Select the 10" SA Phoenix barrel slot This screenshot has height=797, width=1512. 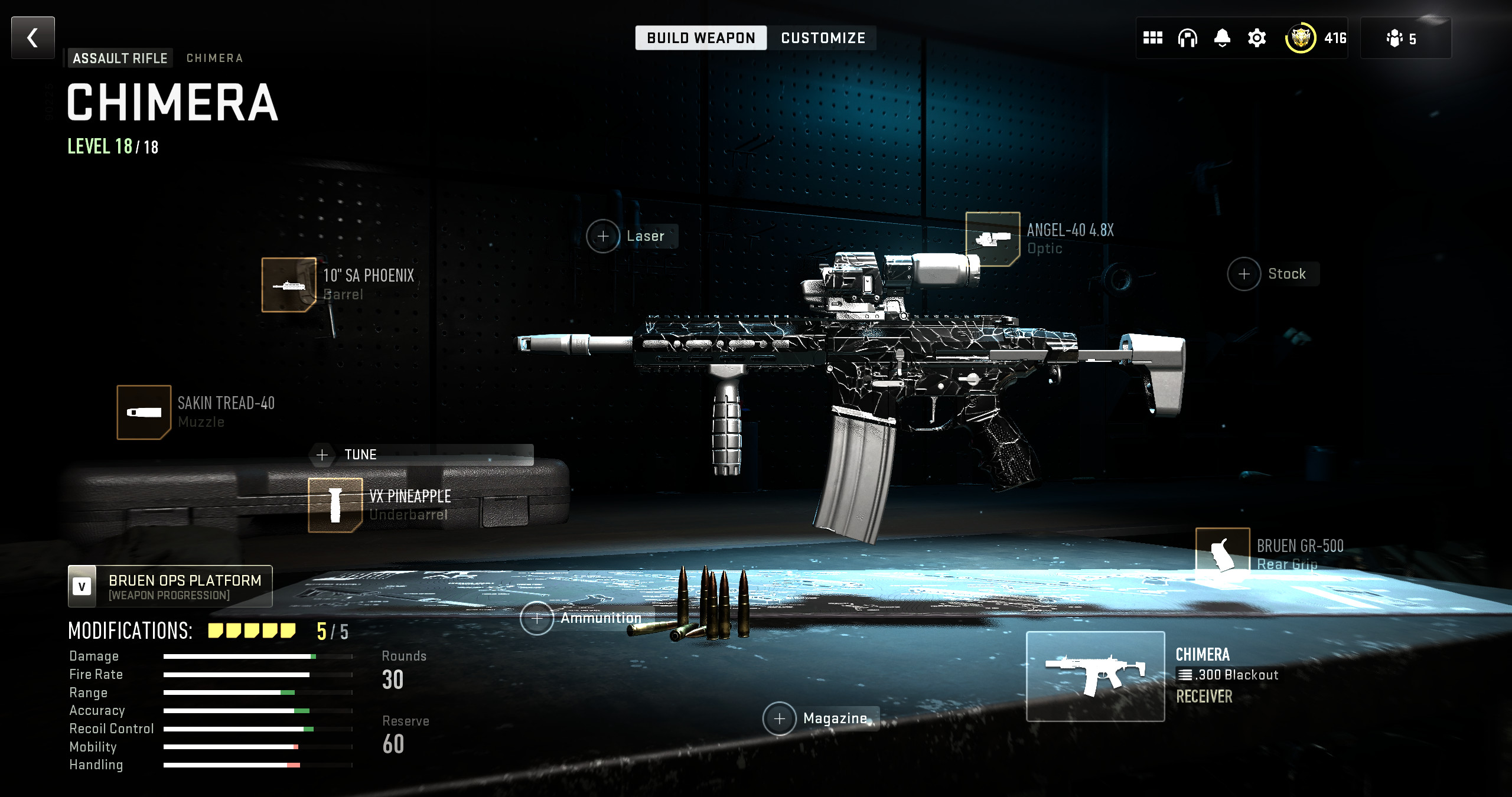pos(289,285)
